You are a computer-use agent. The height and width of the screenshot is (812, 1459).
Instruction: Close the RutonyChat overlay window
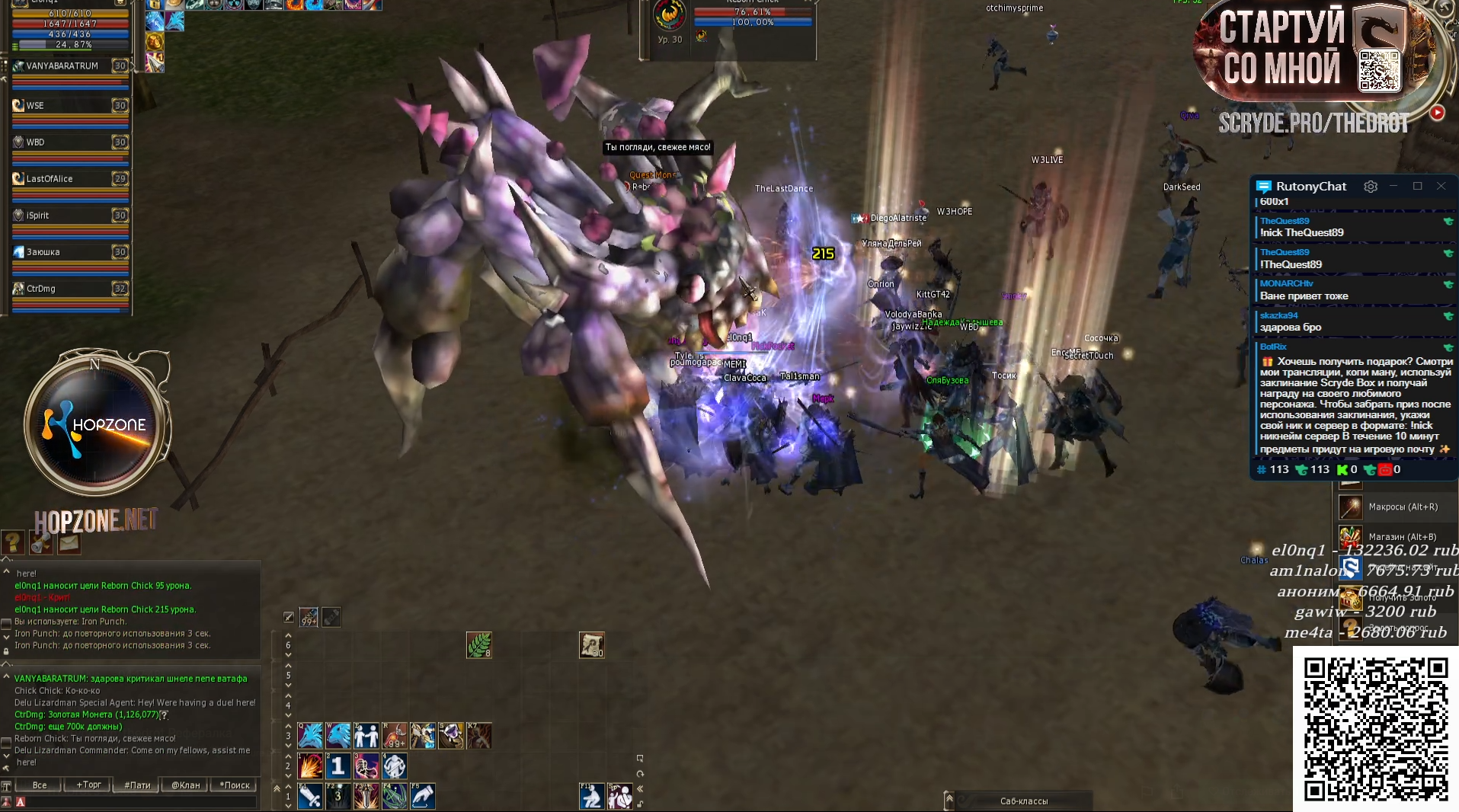(1441, 186)
